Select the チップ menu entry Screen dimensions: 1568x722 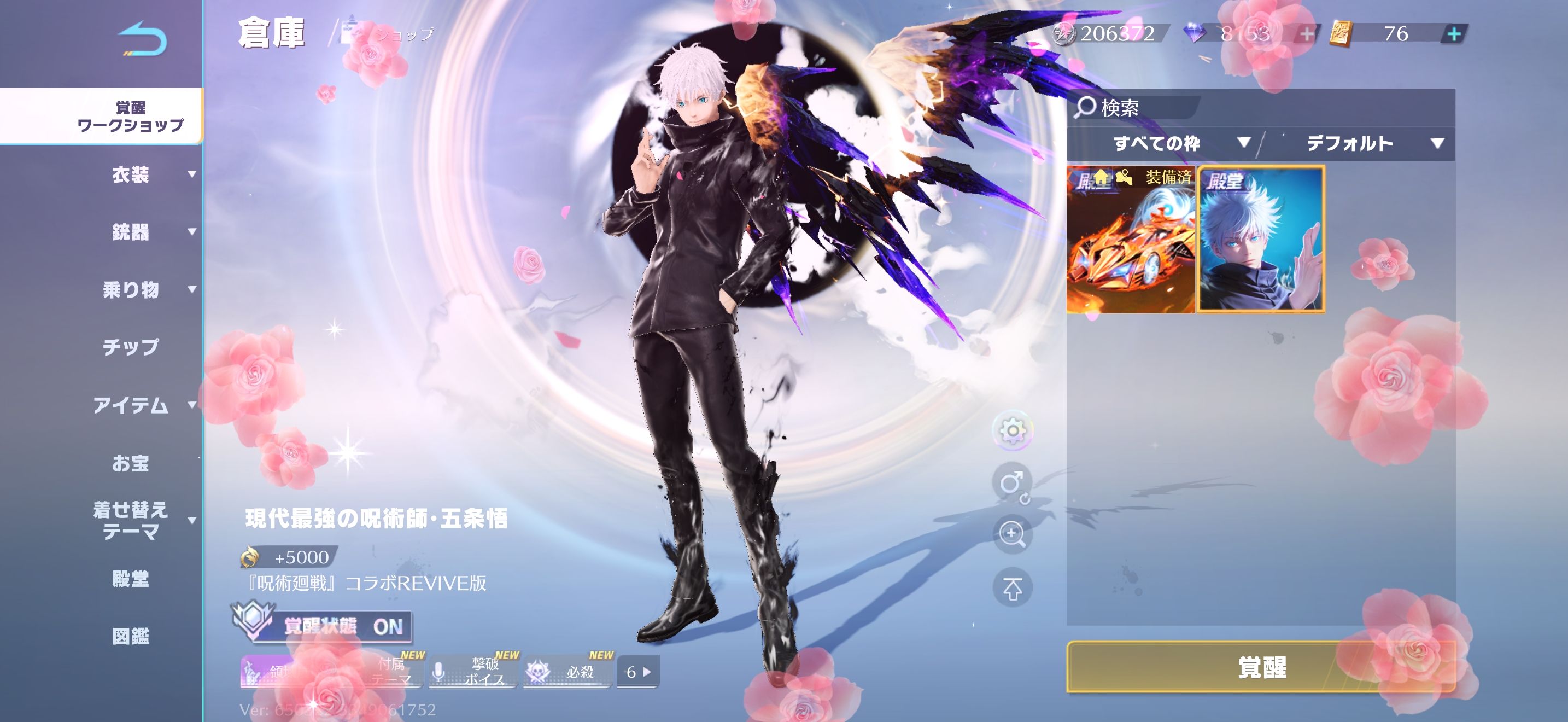[x=130, y=347]
